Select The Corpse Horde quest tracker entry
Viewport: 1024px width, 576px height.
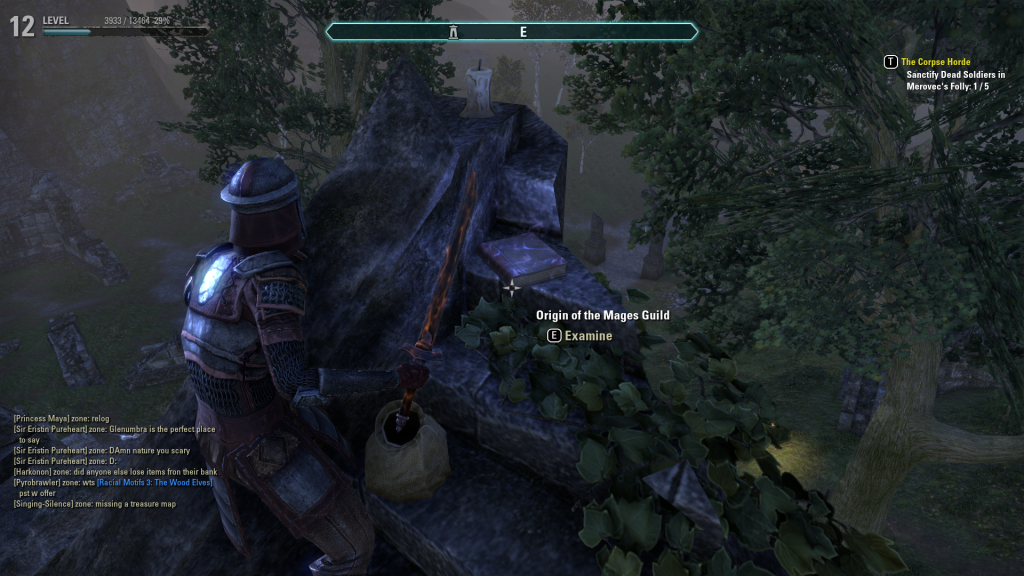935,62
